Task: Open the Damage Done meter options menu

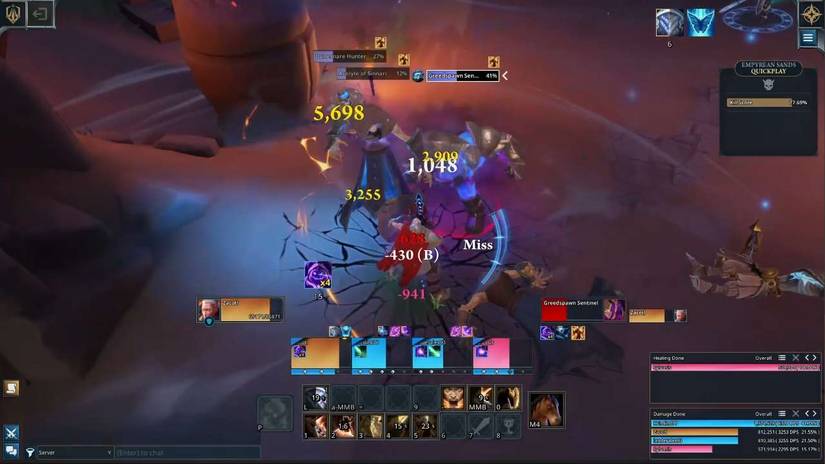Action: coord(783,413)
